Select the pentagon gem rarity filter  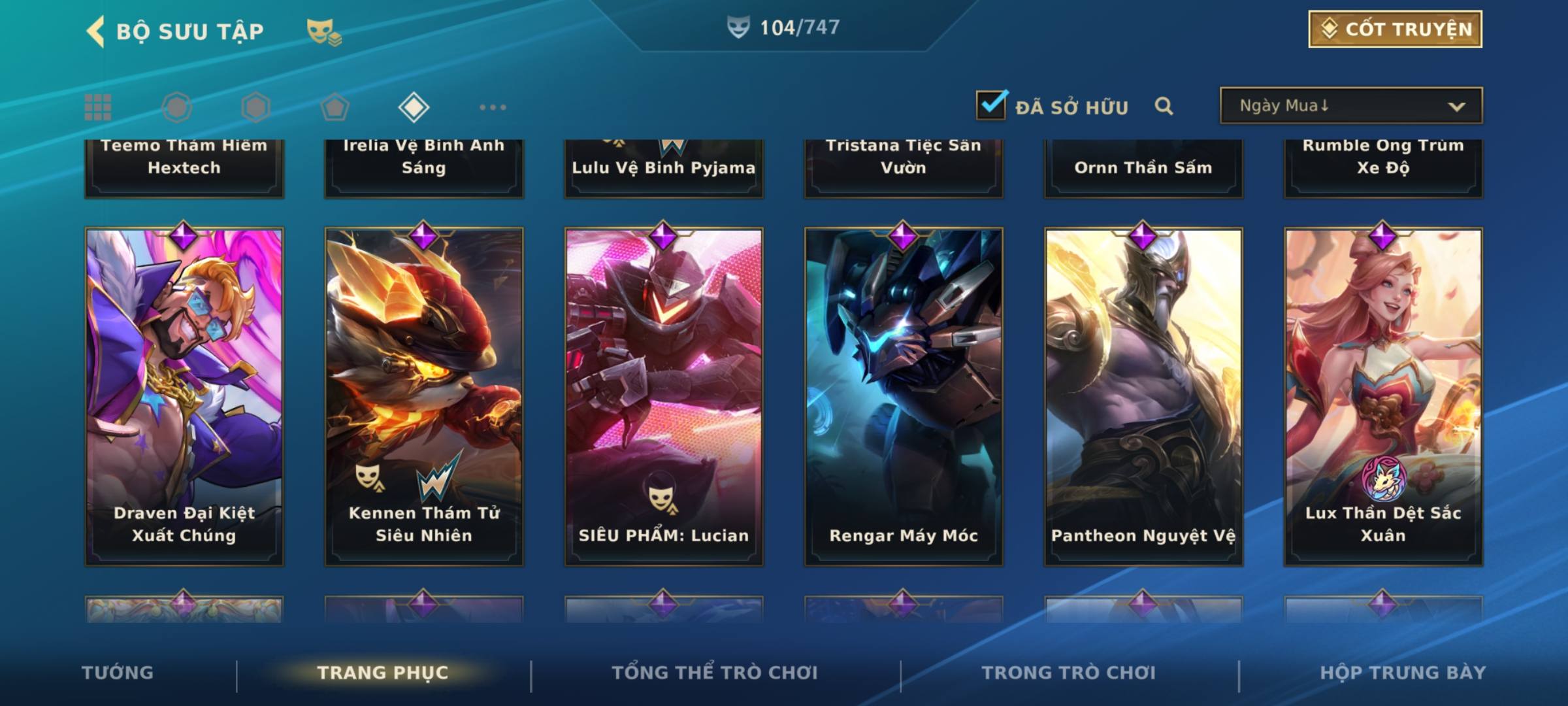point(335,107)
